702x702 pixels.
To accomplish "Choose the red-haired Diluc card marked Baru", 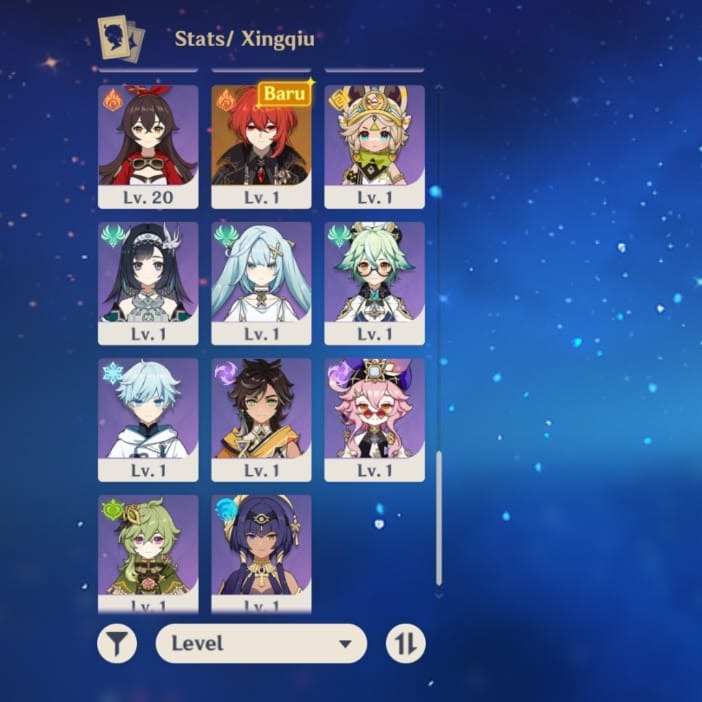I will coord(261,146).
